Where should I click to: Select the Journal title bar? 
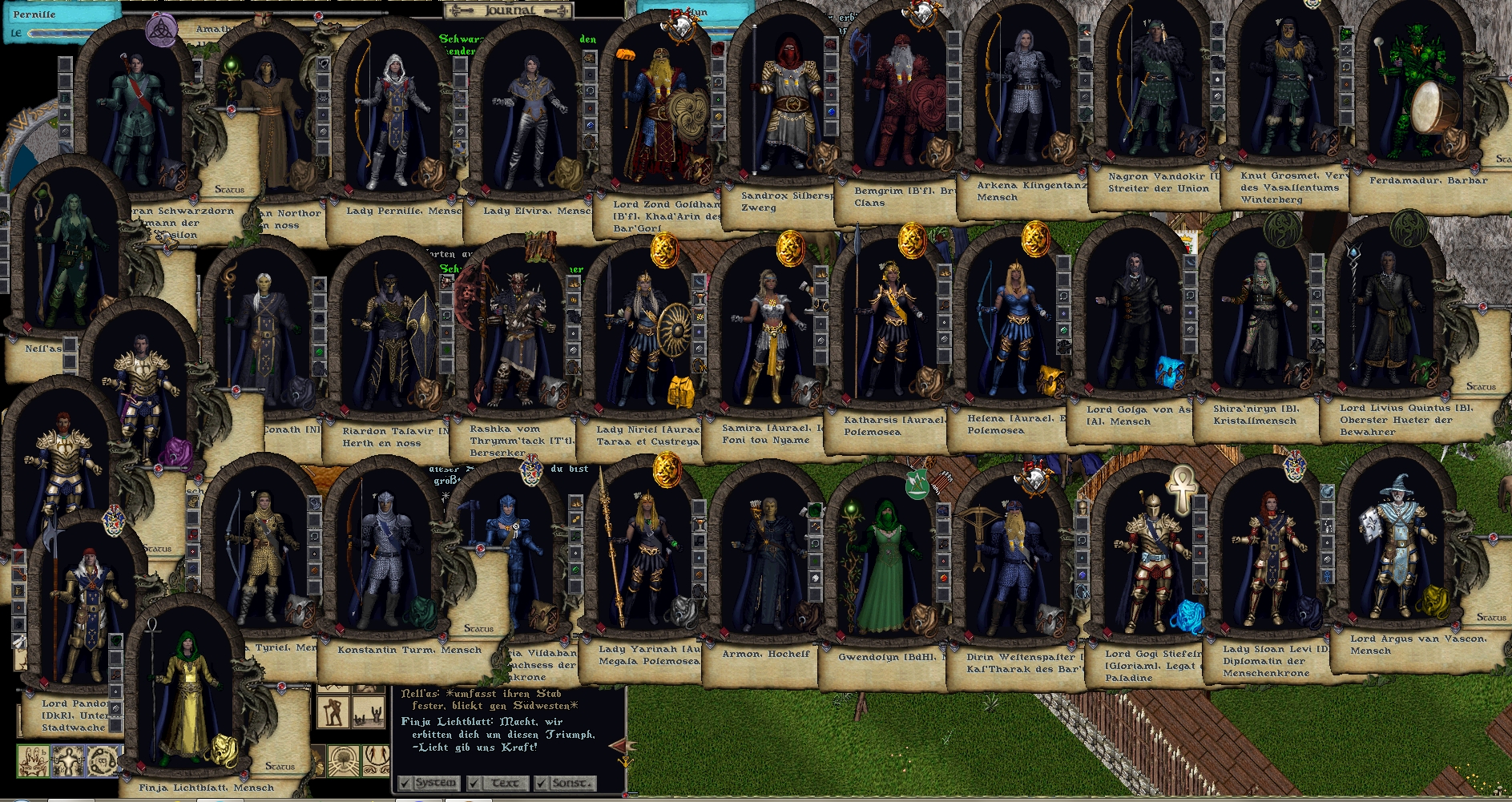[510, 10]
